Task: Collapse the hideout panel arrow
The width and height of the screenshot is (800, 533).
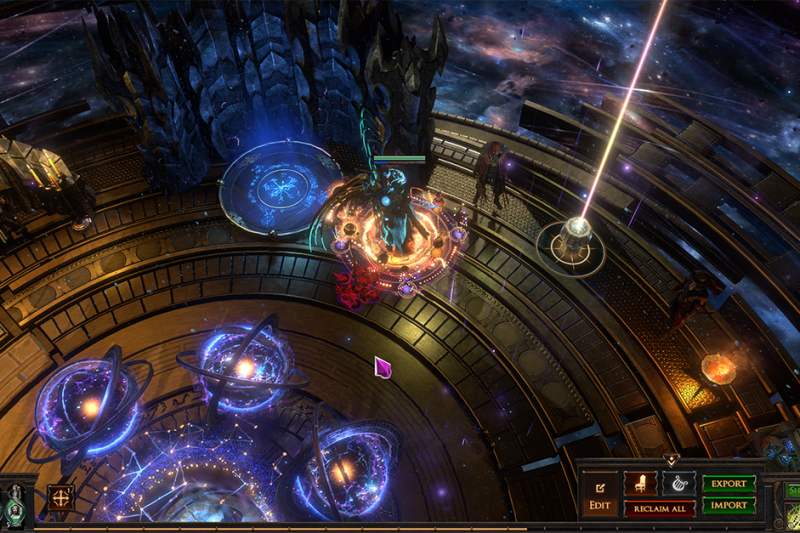Action: (671, 461)
